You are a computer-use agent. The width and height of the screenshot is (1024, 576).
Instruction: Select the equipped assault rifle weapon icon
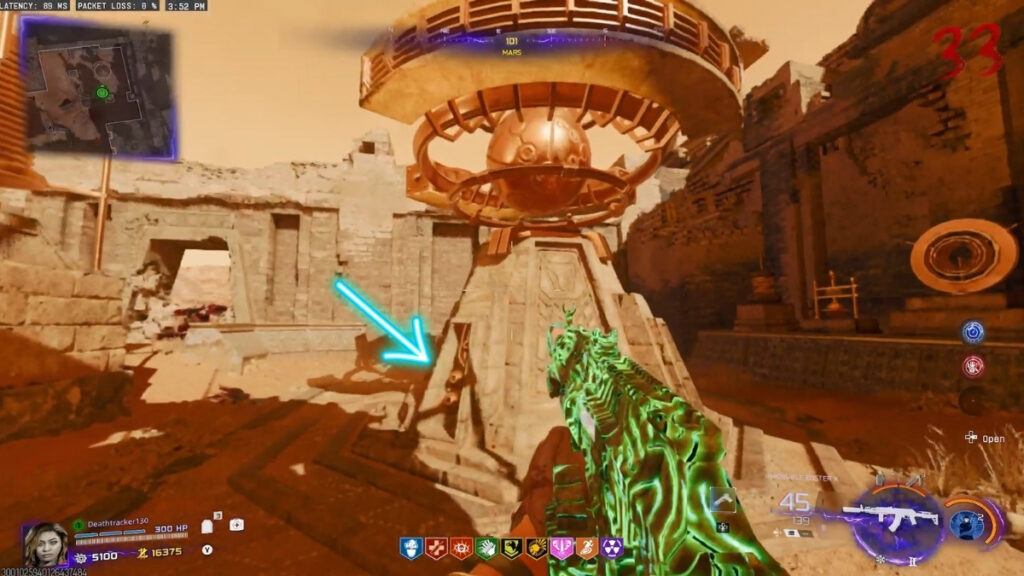(x=895, y=516)
